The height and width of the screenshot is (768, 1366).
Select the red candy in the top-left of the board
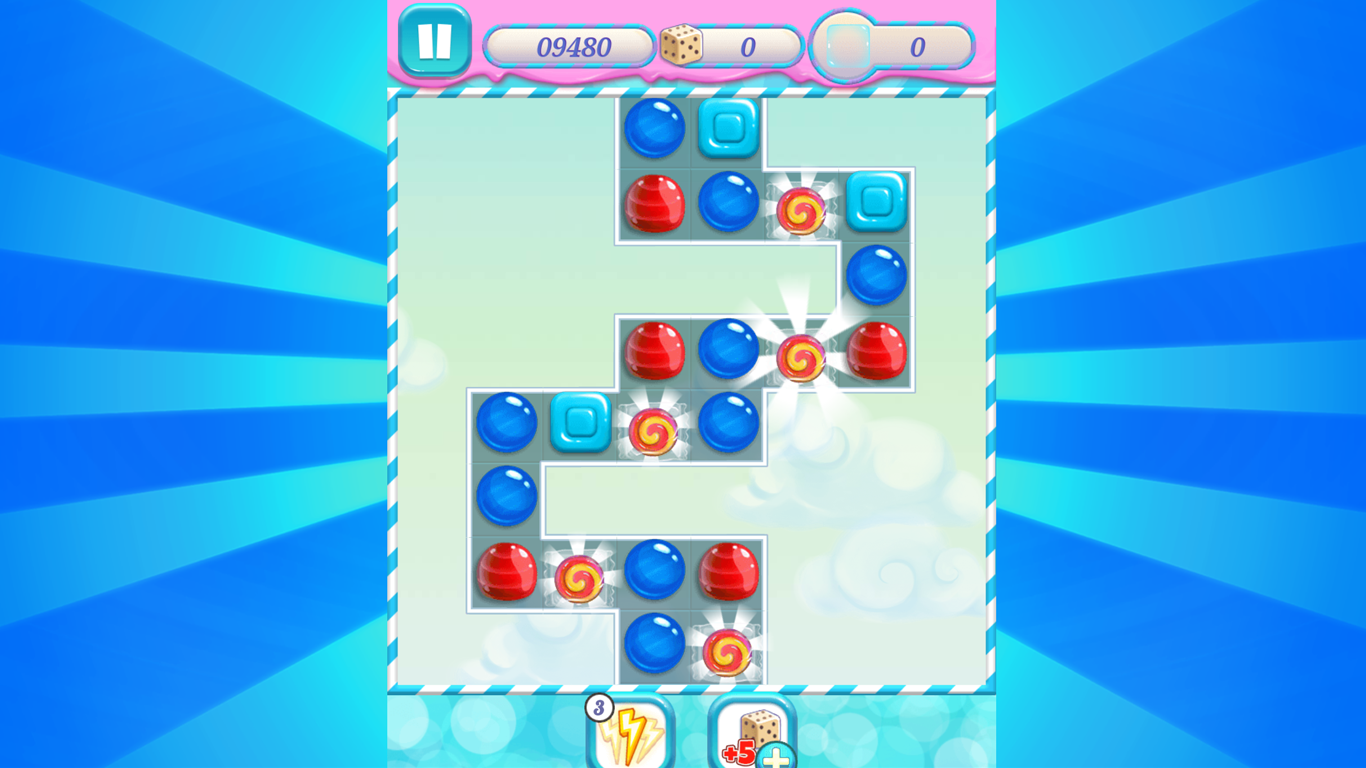(655, 207)
